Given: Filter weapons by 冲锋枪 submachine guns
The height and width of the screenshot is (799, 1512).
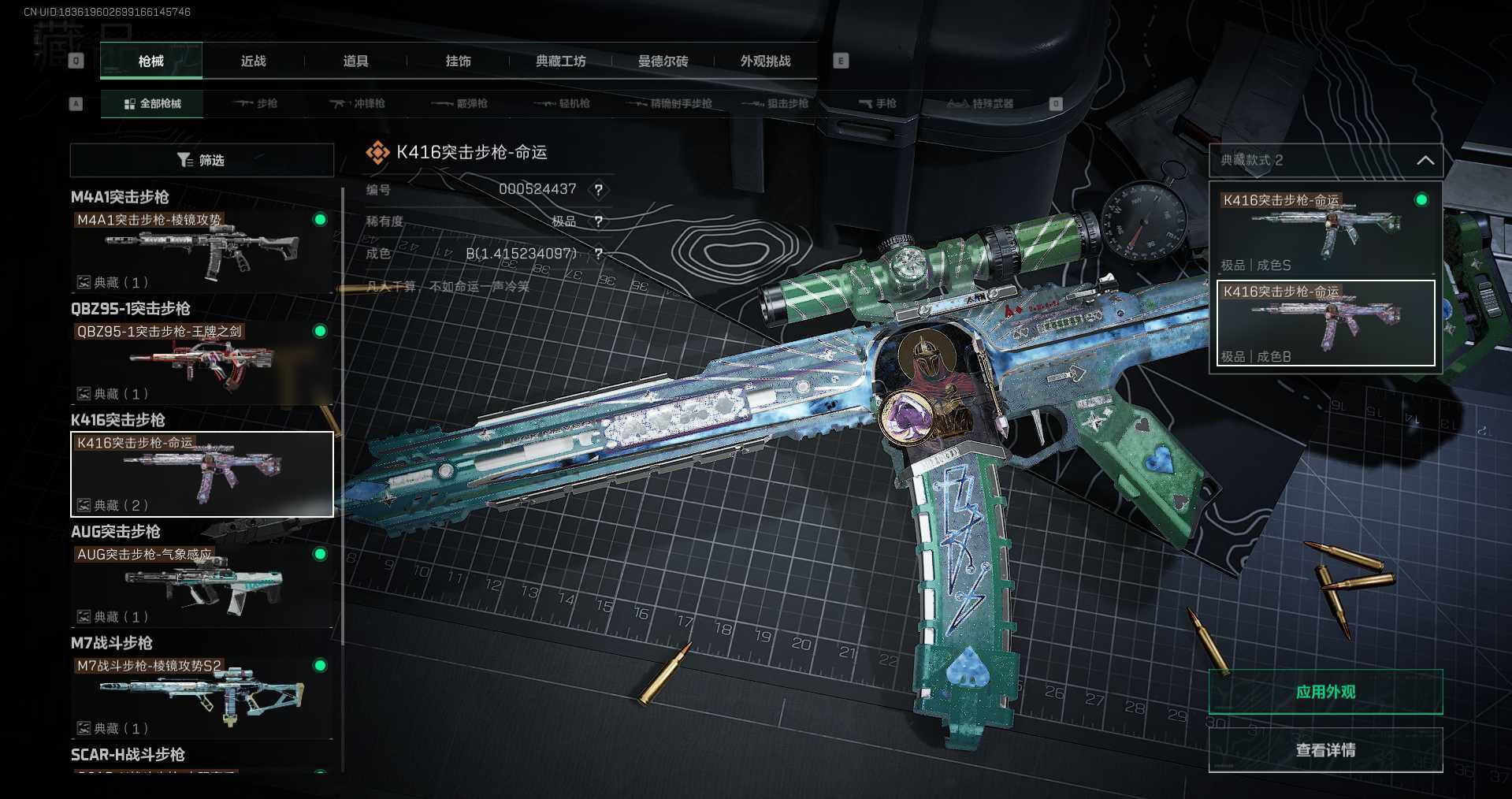Looking at the screenshot, I should (358, 104).
